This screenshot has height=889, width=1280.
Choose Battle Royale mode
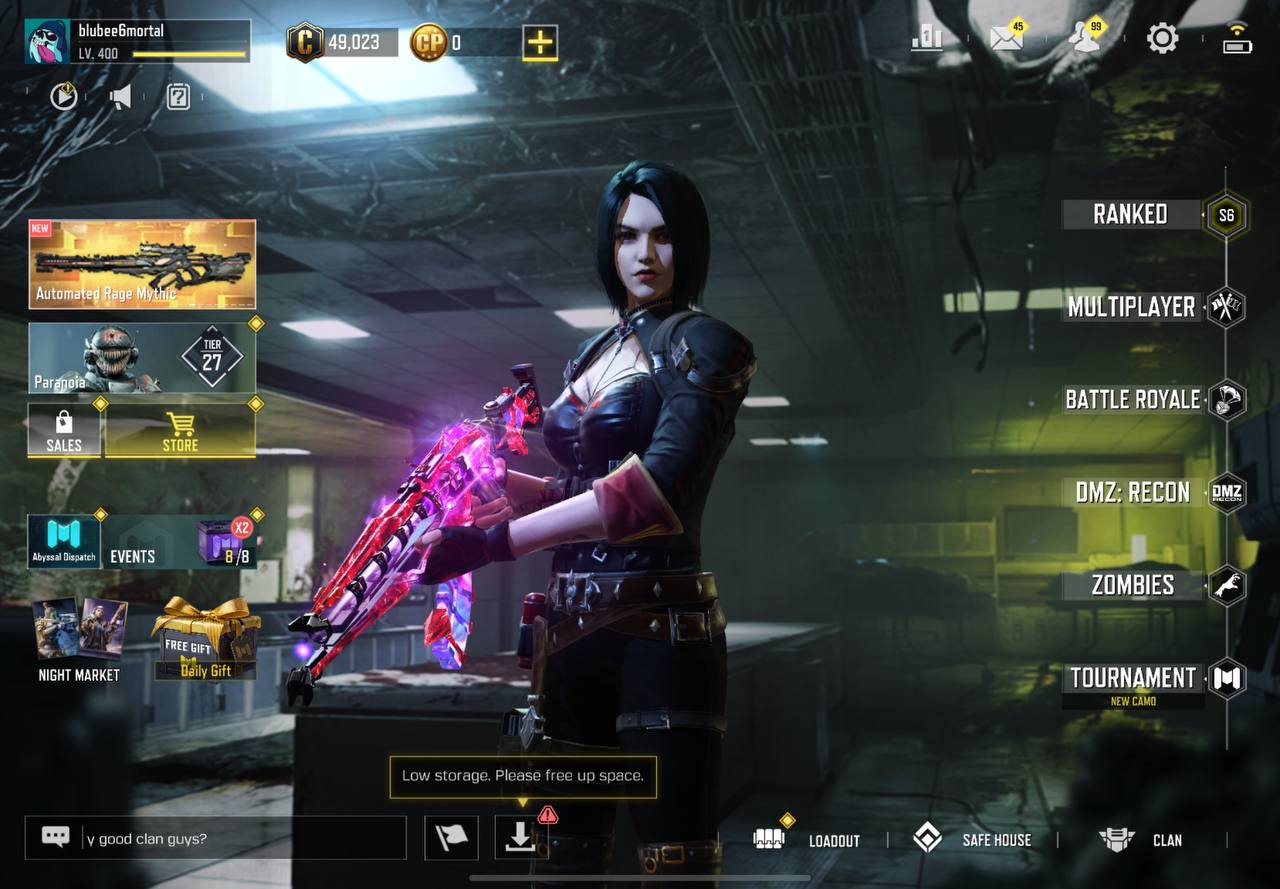coord(1132,400)
